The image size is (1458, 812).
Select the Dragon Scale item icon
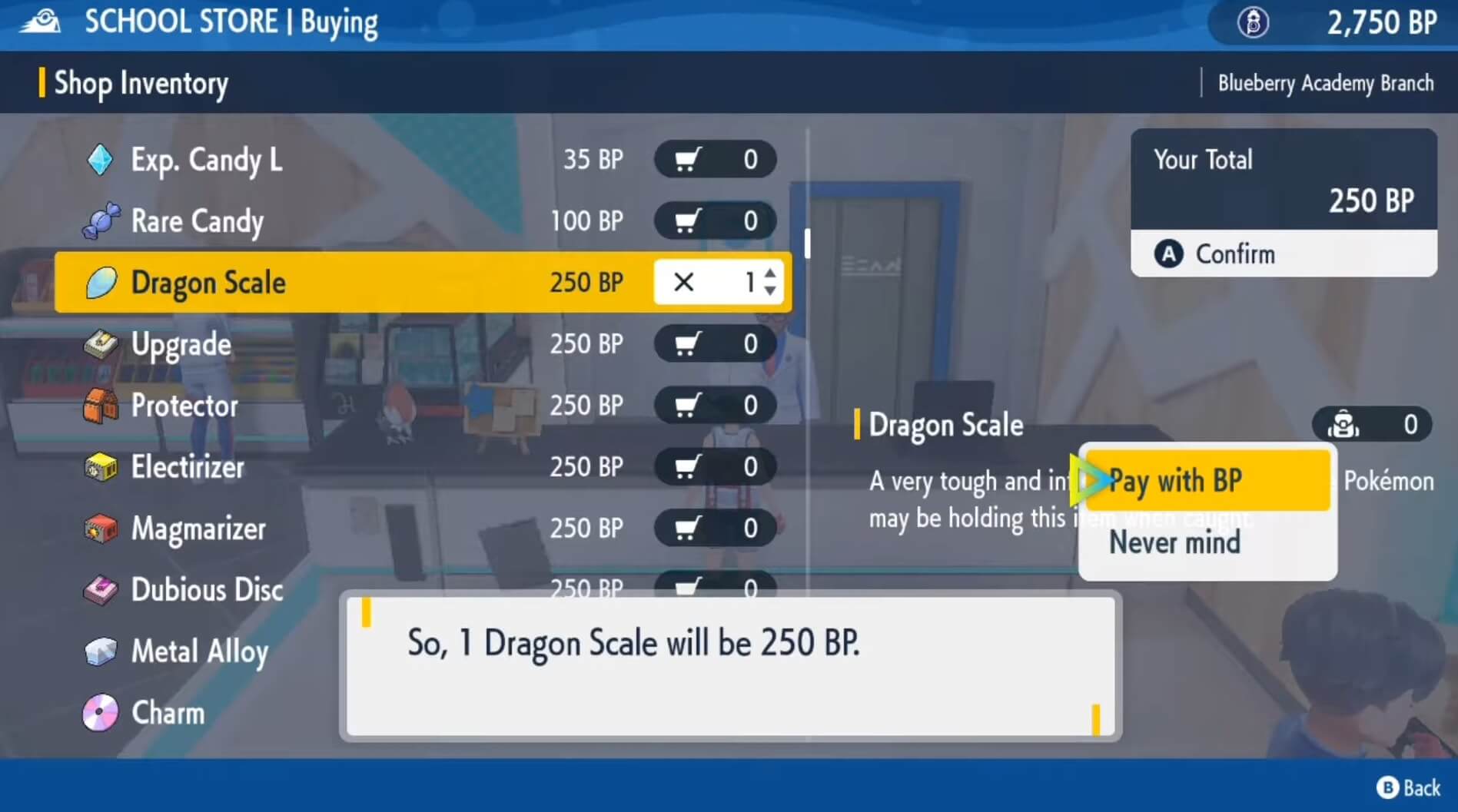[101, 283]
